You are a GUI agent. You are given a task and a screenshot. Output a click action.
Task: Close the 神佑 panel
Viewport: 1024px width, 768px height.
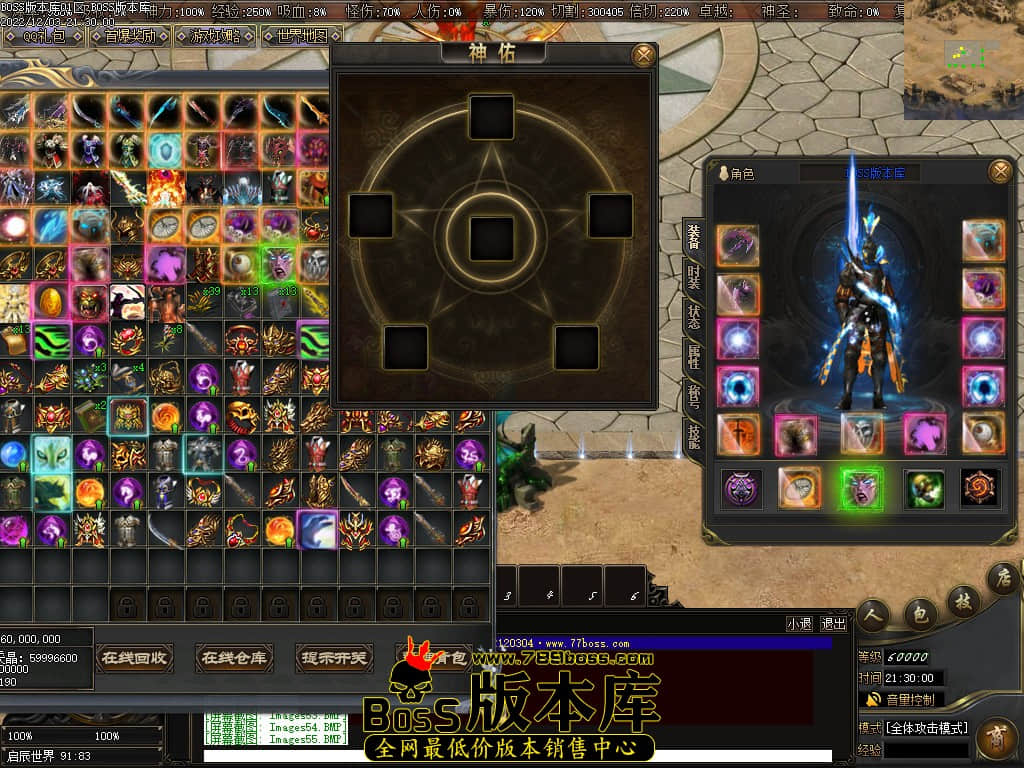coord(645,55)
